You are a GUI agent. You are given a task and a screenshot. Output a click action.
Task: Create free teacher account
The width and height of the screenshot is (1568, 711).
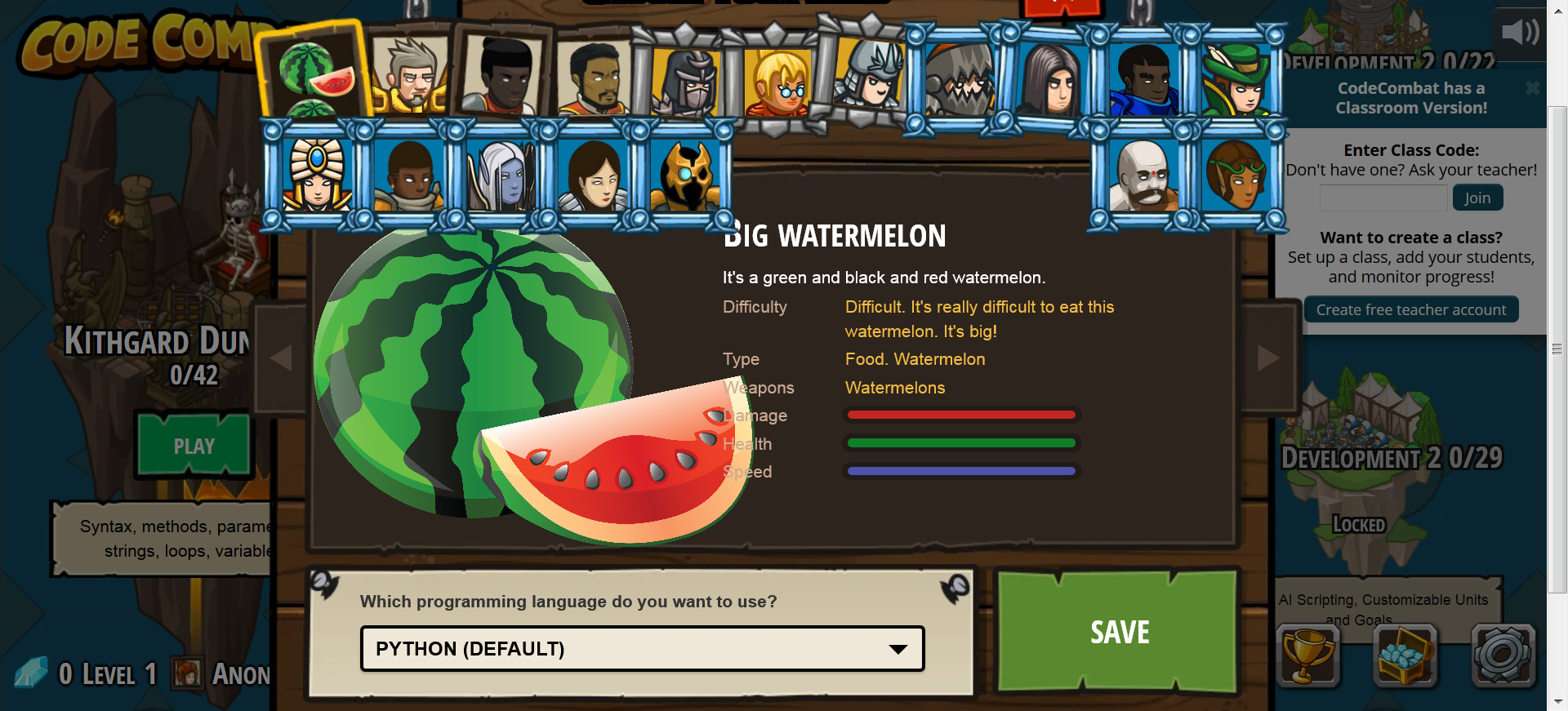pos(1410,310)
